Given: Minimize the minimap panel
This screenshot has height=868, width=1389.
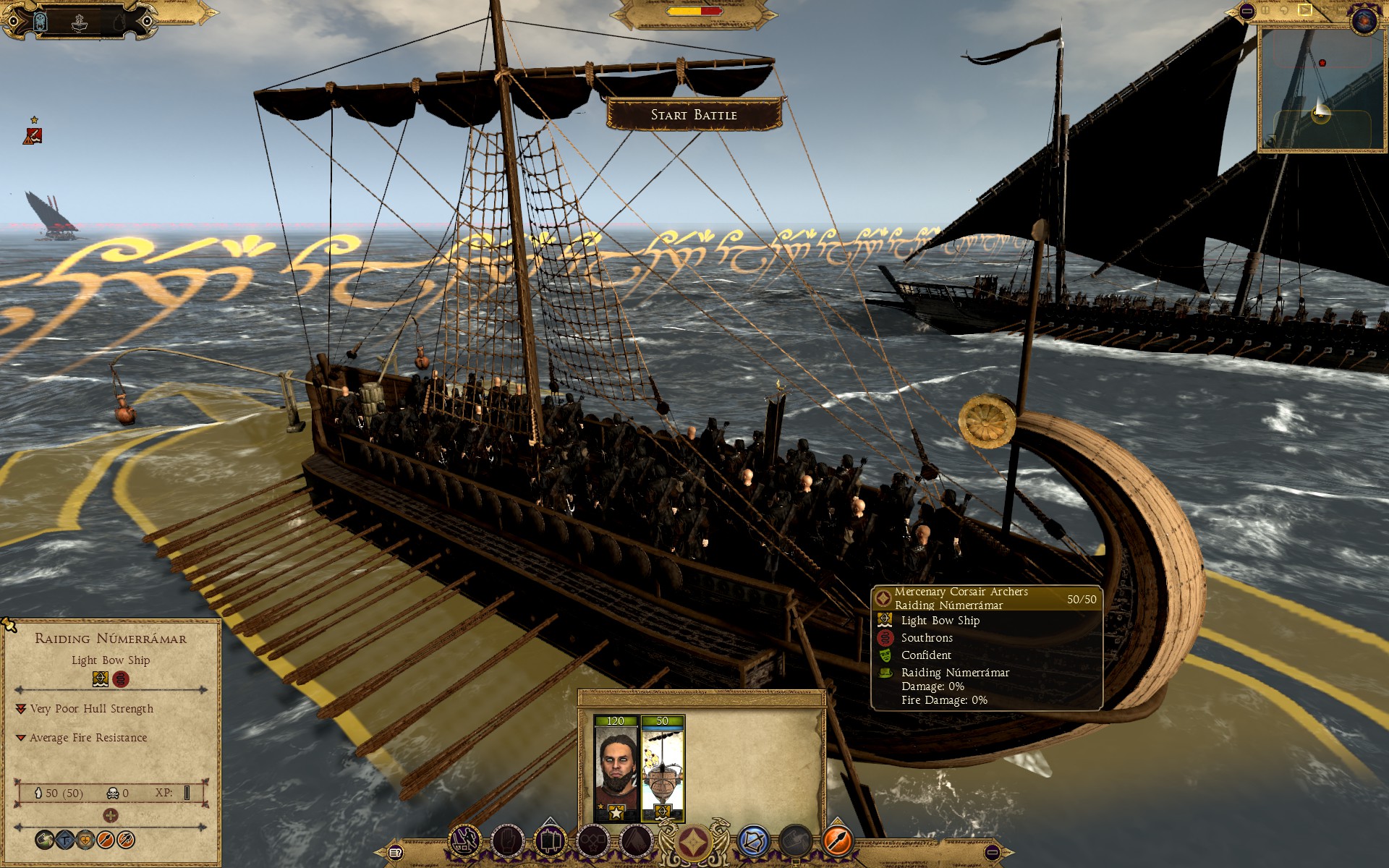Looking at the screenshot, I should 1246,11.
